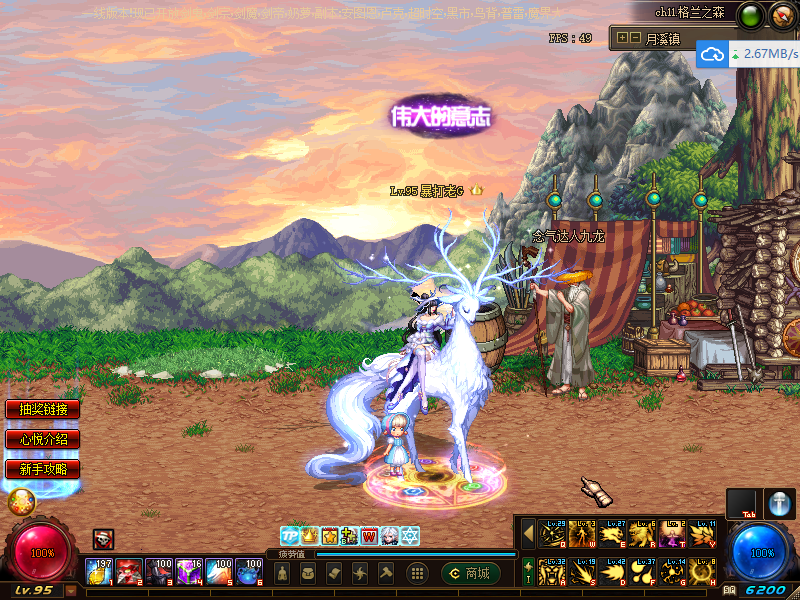Open the hammer icon menu button
The height and width of the screenshot is (600, 800).
click(385, 573)
